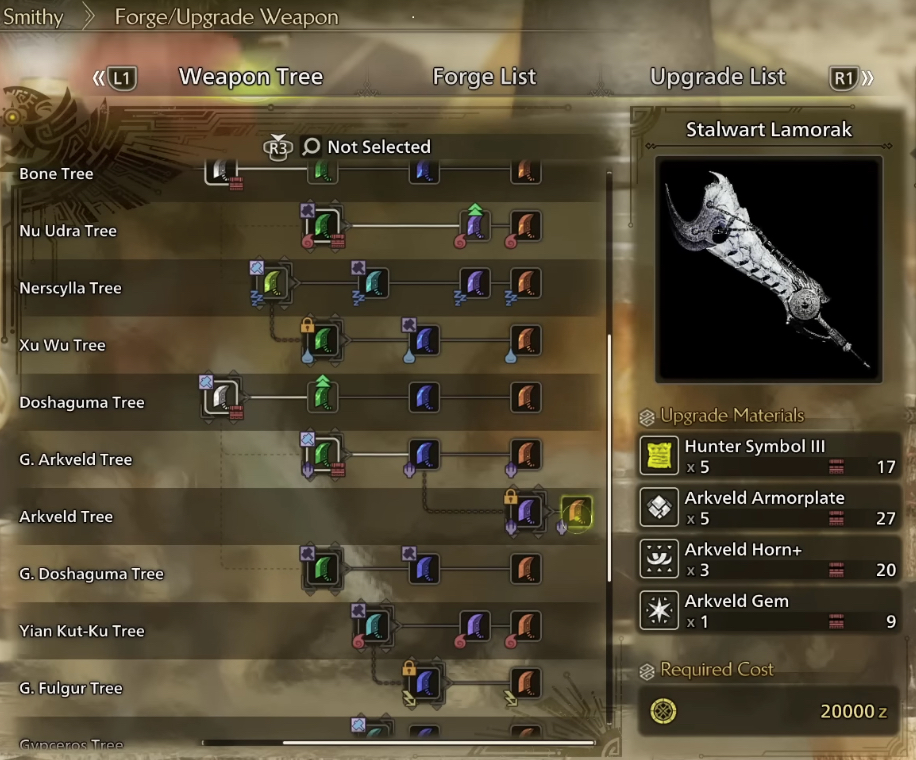This screenshot has width=916, height=760.
Task: Select the Arkveld Armorplate material row
Action: (769, 508)
